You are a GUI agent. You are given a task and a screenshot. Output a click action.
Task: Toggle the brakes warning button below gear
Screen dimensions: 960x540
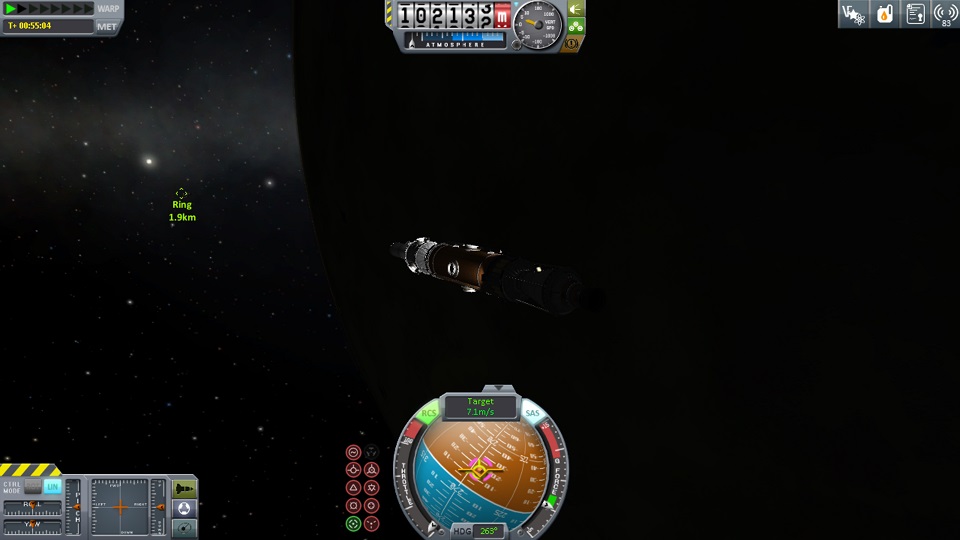point(574,44)
